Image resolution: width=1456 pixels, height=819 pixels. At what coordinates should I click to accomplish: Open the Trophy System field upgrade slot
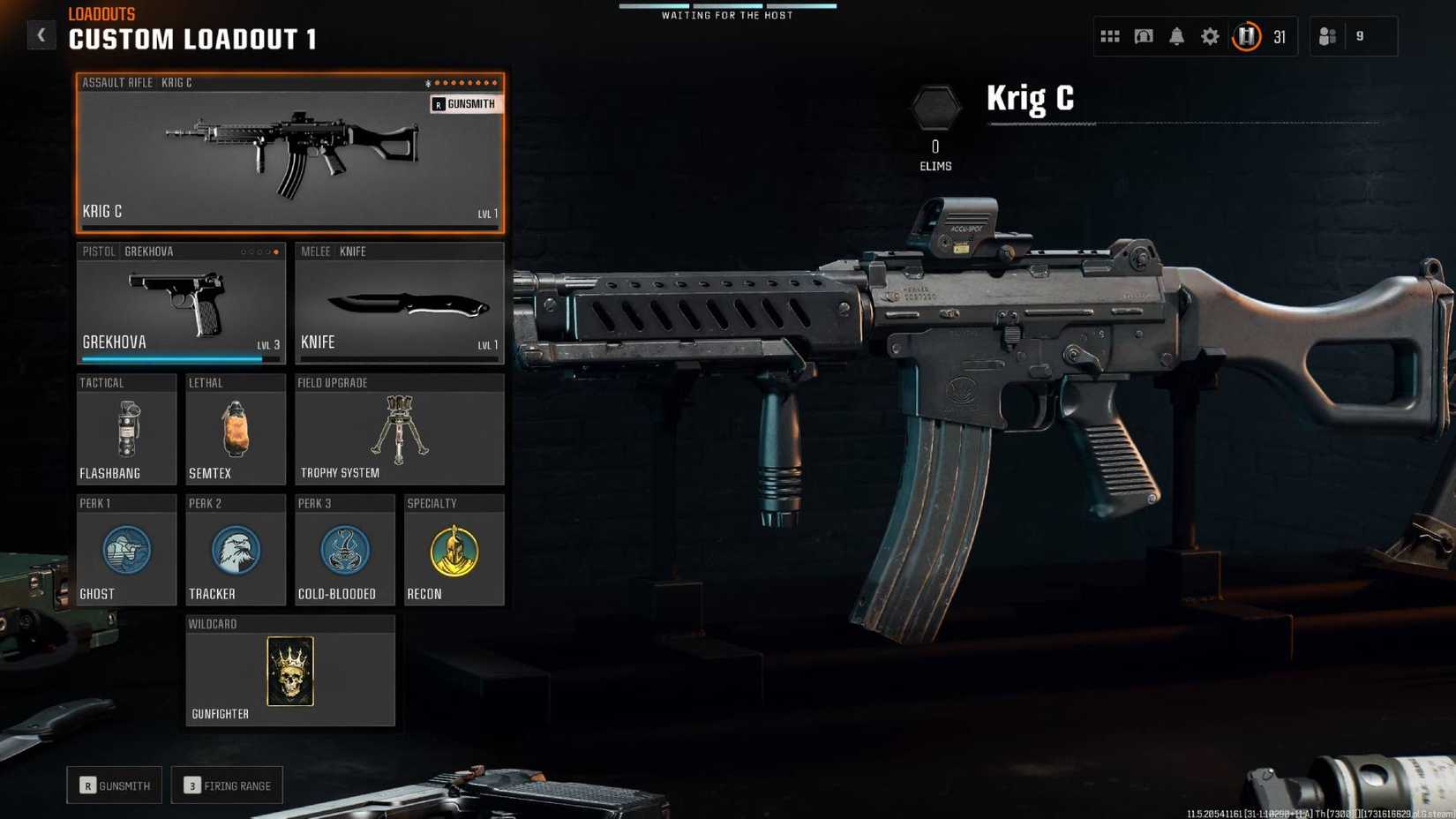[399, 431]
